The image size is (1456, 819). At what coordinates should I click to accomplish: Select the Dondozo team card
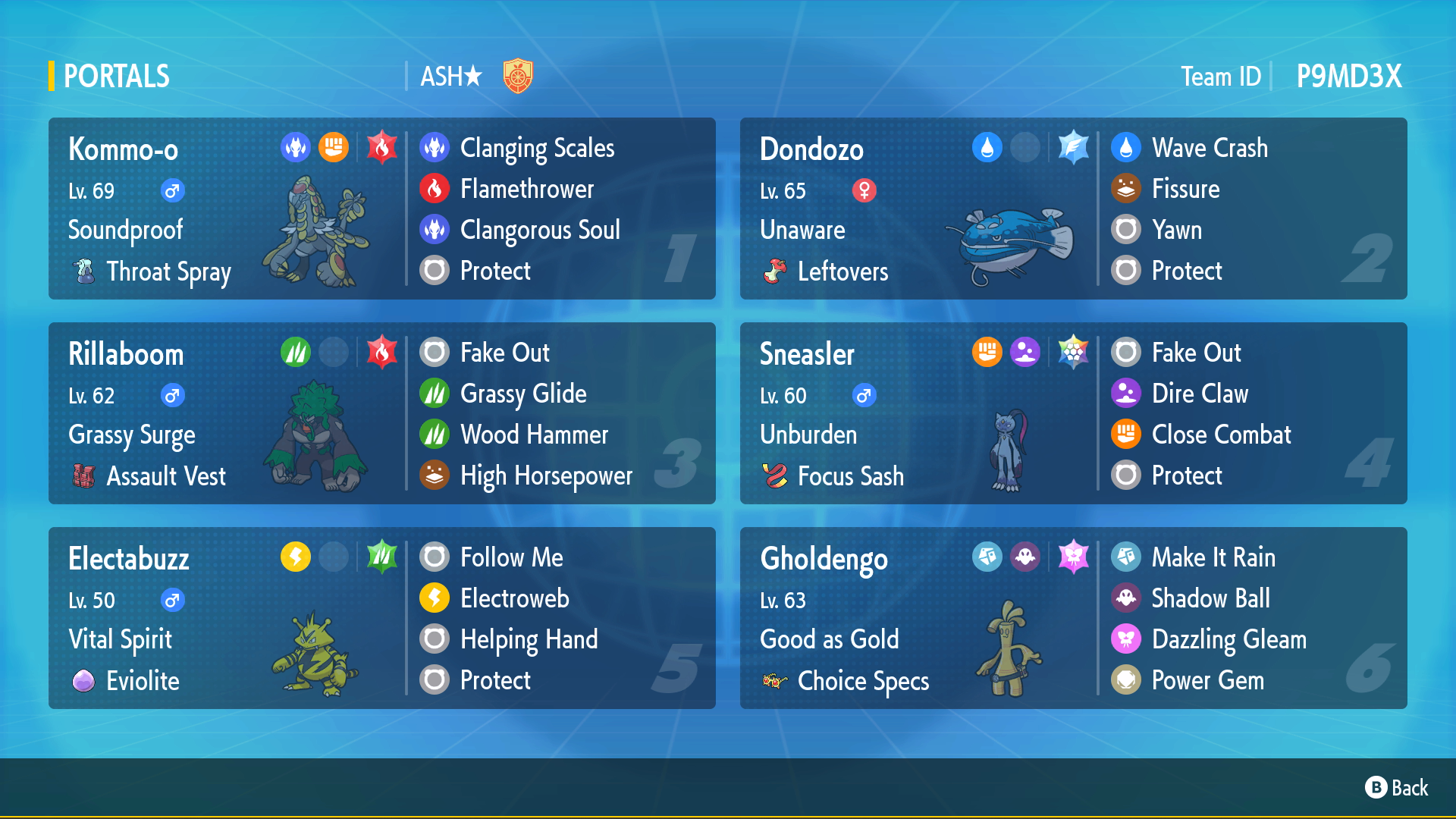pos(1073,209)
